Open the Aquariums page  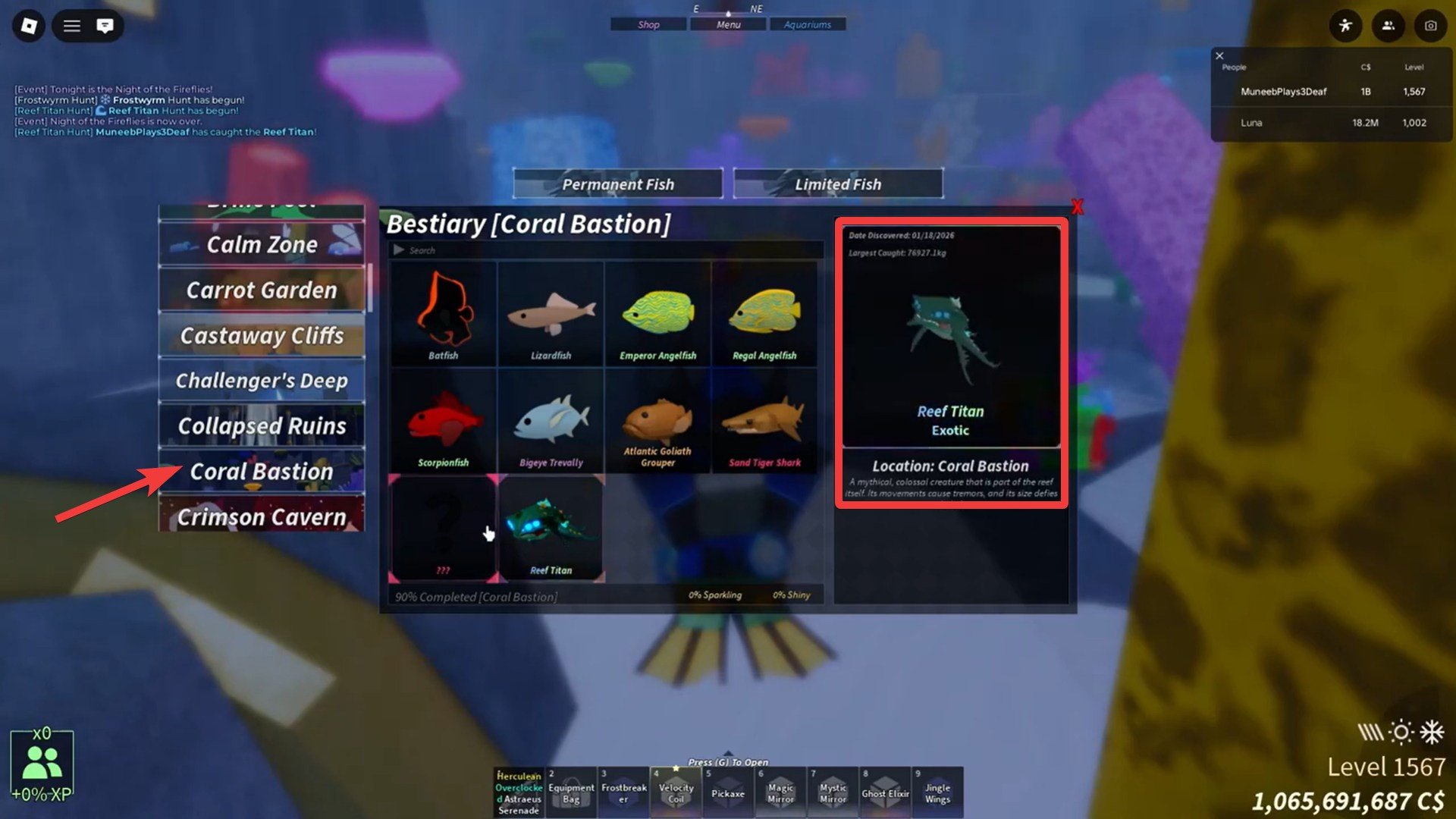click(x=808, y=24)
